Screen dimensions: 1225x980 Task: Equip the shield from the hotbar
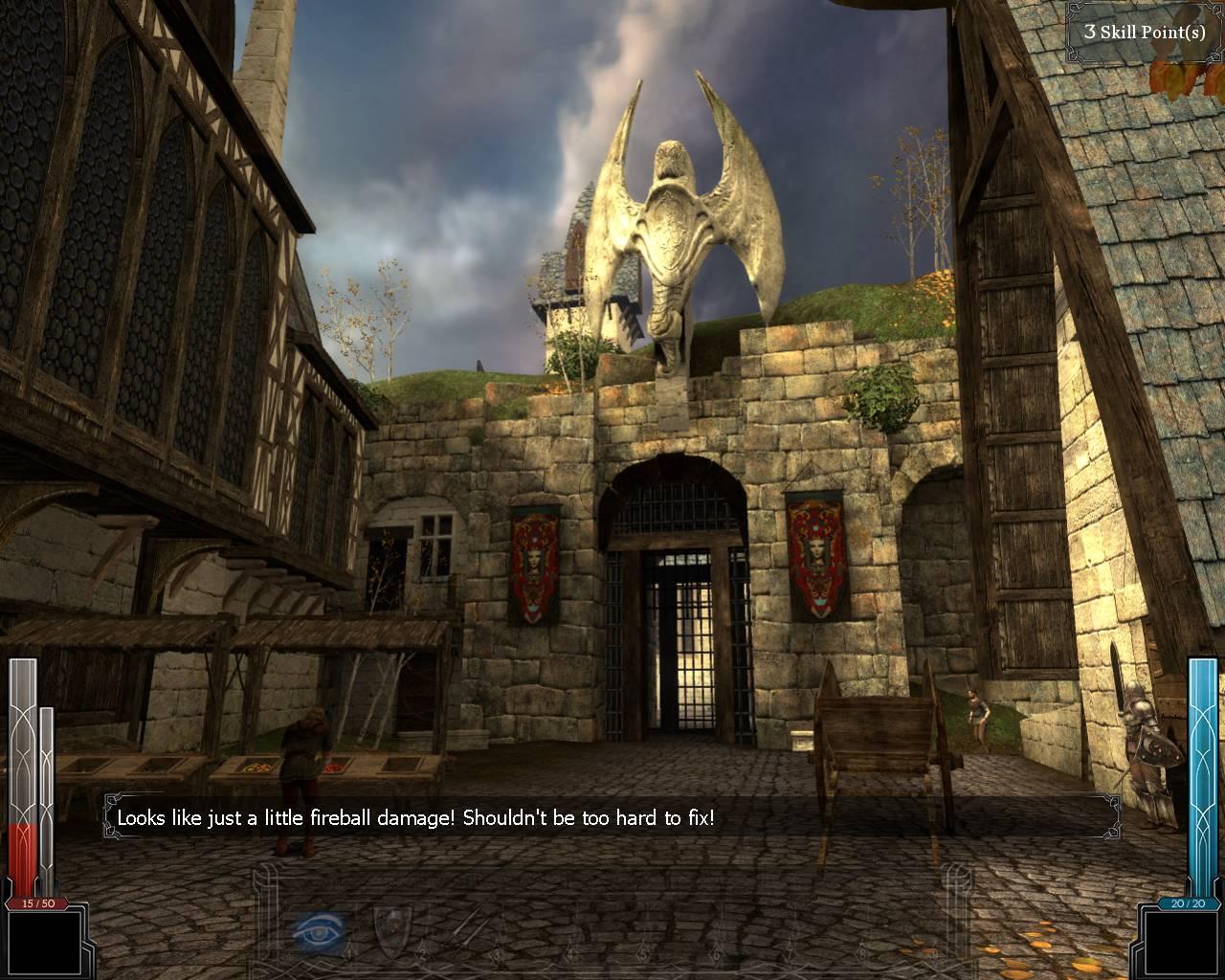(390, 928)
